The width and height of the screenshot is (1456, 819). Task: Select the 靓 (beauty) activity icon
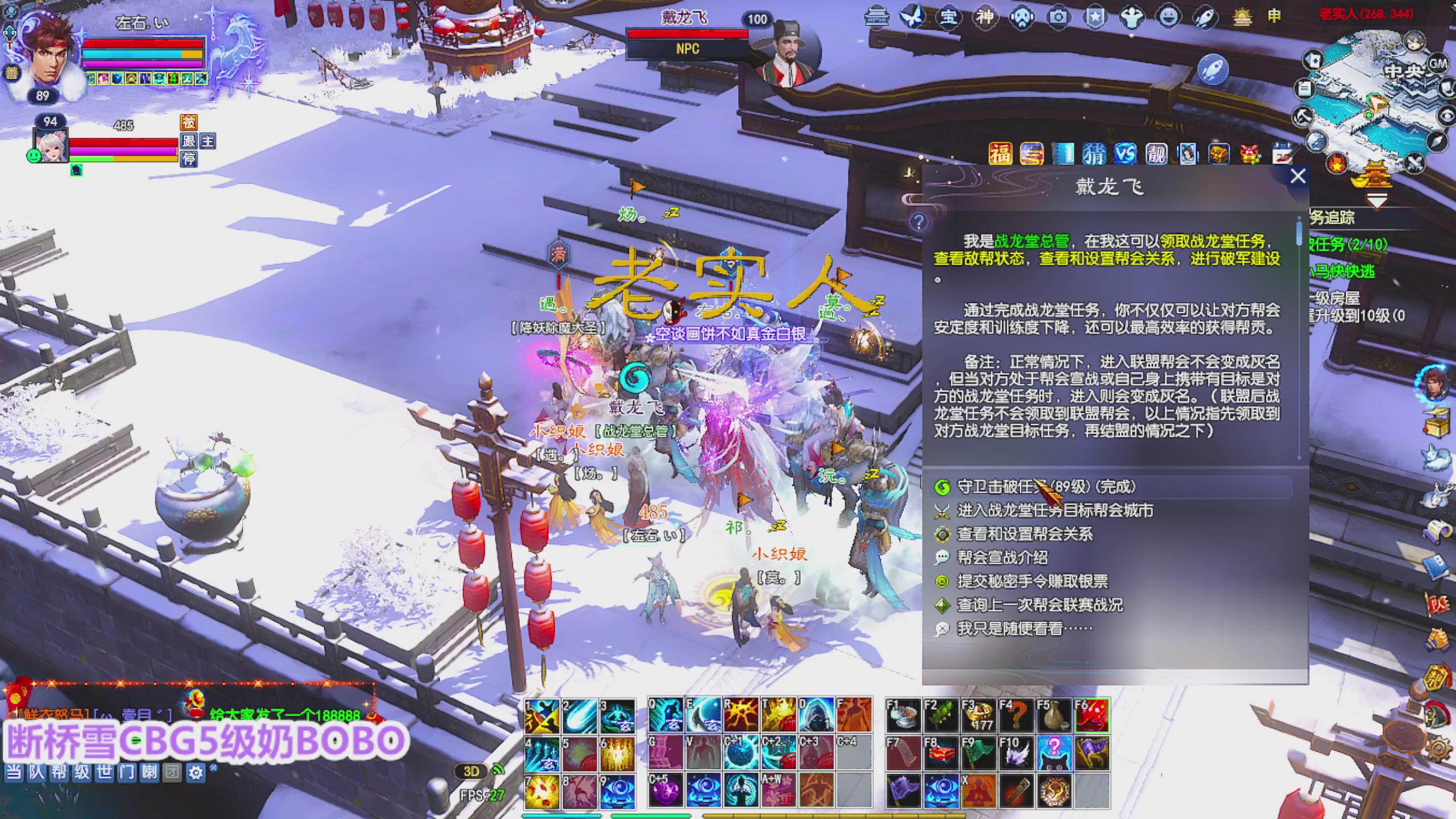[x=1156, y=155]
